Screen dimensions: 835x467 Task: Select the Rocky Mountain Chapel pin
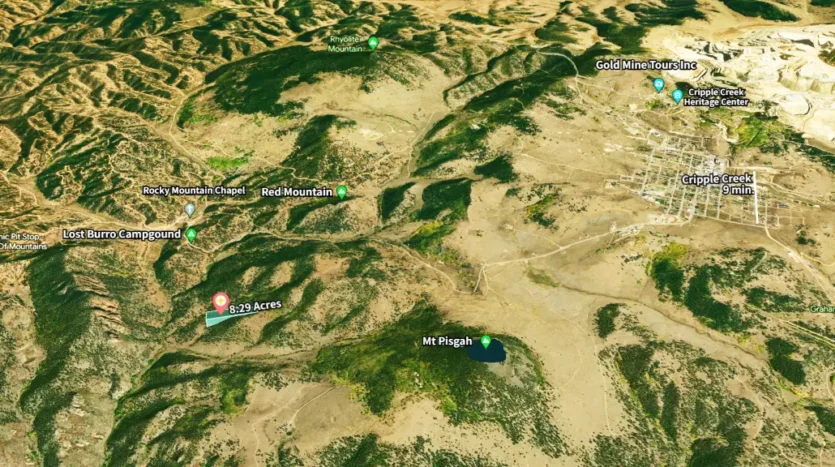(190, 209)
